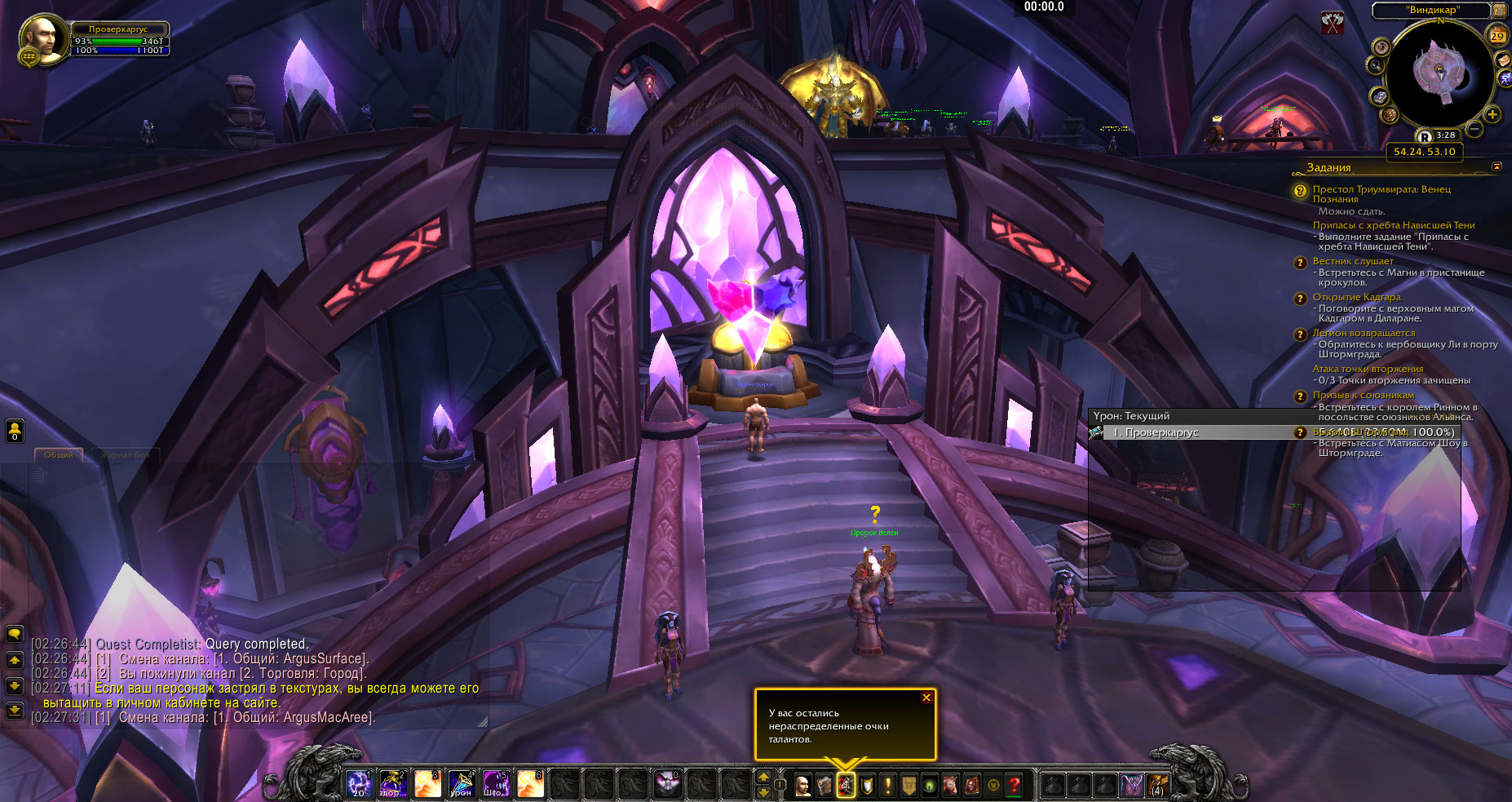Screen dimensions: 1512x802
Task: Close the unspent talent points tooltip
Action: pyautogui.click(x=926, y=698)
